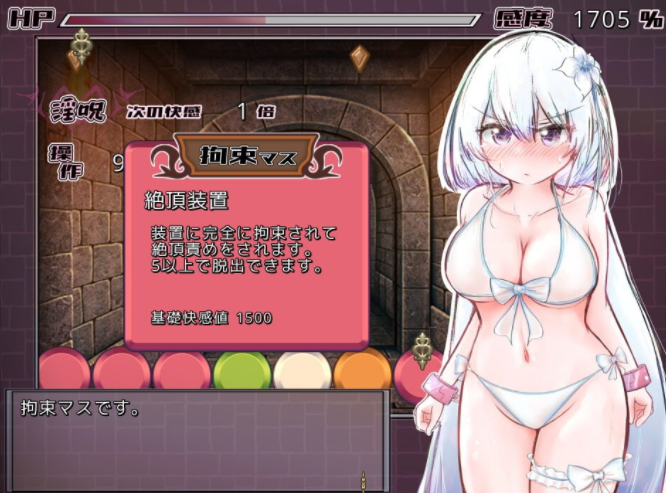Select the orange board tile

362,370
